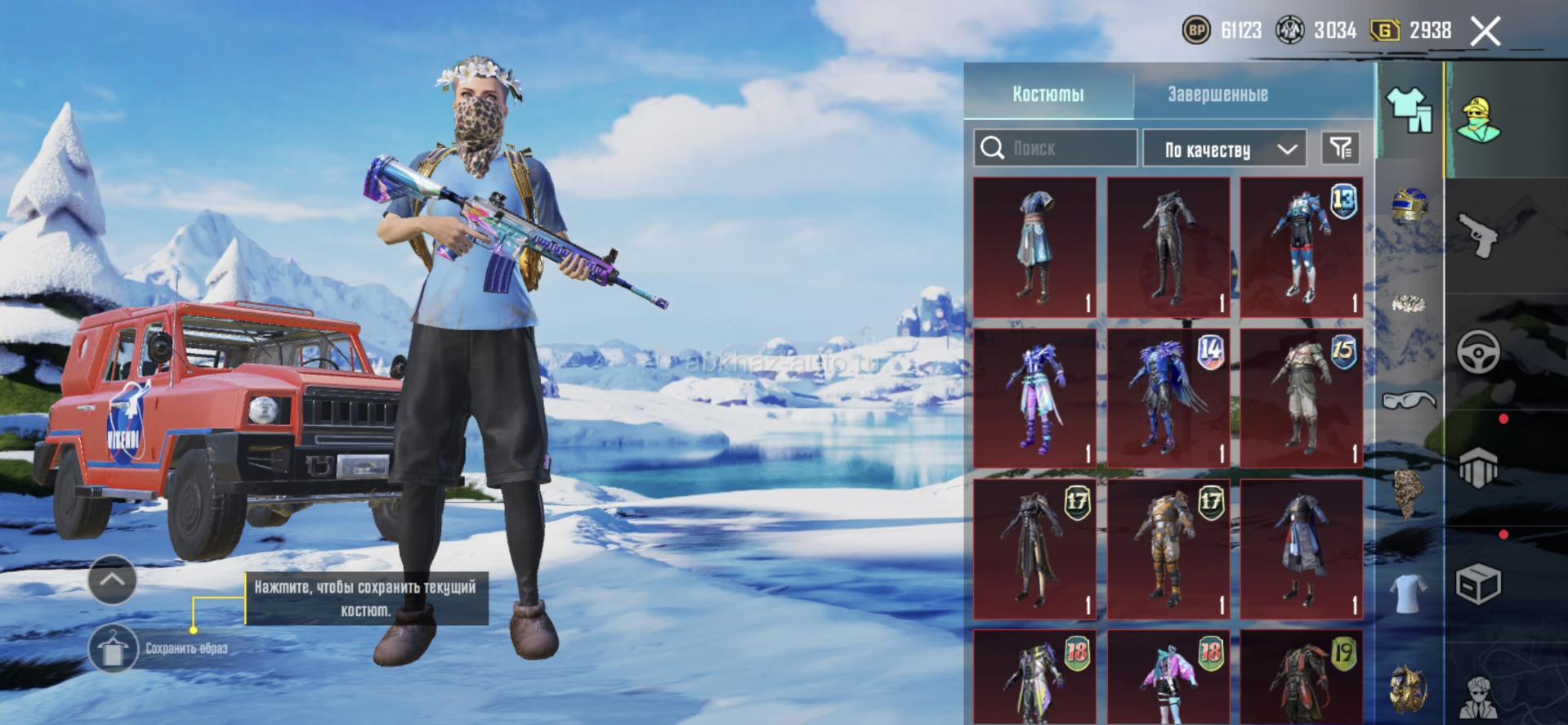Select the helmet slot category
The width and height of the screenshot is (1568, 725).
point(1409,205)
